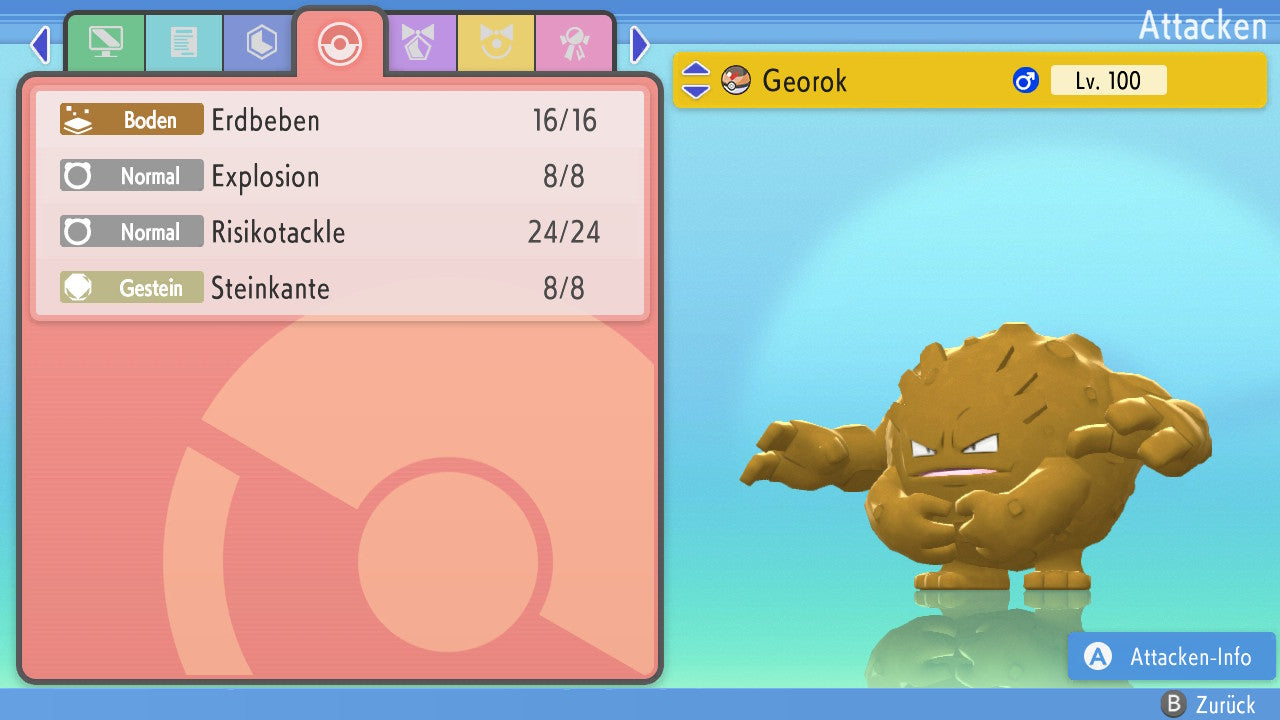1280x720 pixels.
Task: Pick the Steinkante move
Action: pos(340,289)
